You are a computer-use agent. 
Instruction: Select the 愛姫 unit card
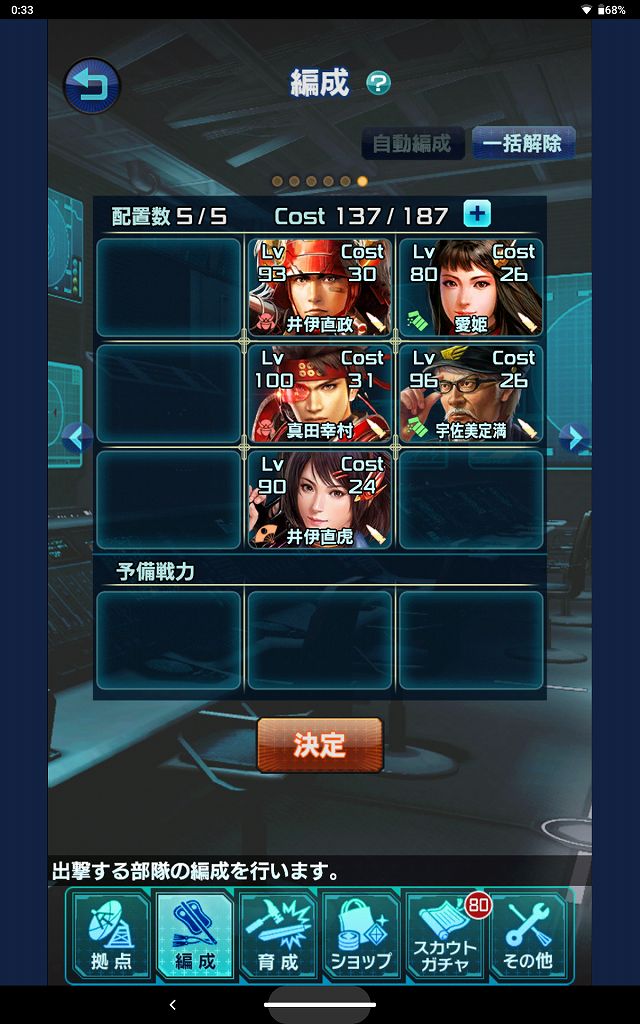(x=471, y=286)
